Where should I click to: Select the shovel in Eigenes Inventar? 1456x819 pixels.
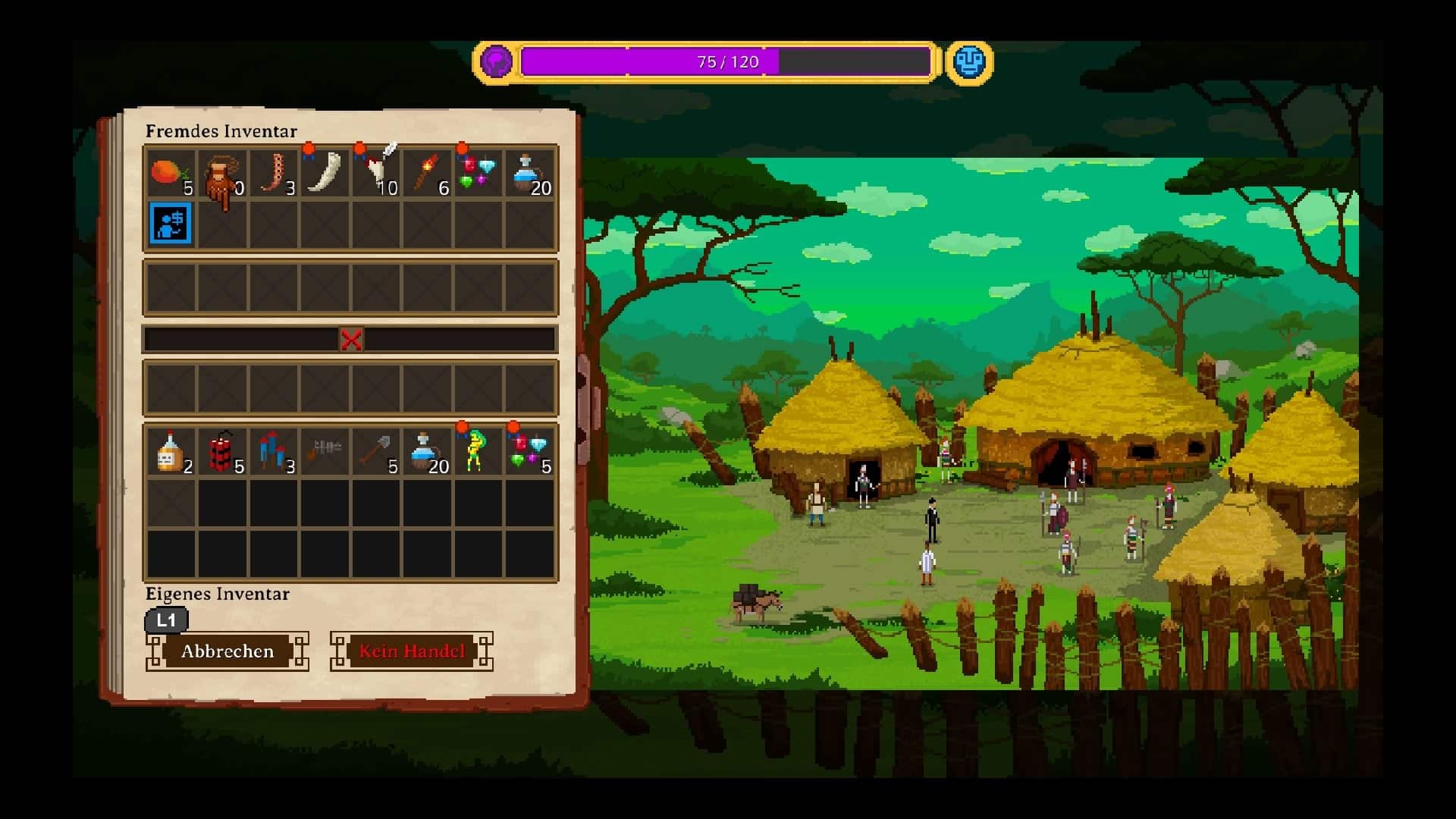[376, 451]
